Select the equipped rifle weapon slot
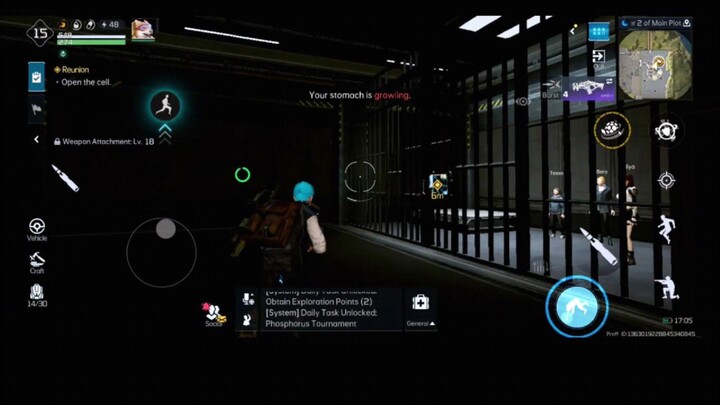720x405 pixels. pyautogui.click(x=592, y=88)
